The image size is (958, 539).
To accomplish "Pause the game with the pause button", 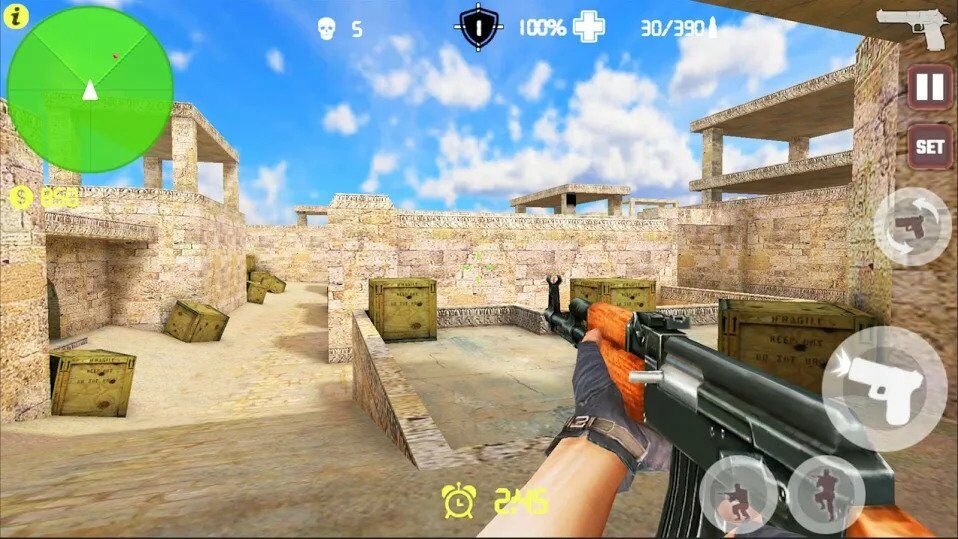I will (930, 88).
